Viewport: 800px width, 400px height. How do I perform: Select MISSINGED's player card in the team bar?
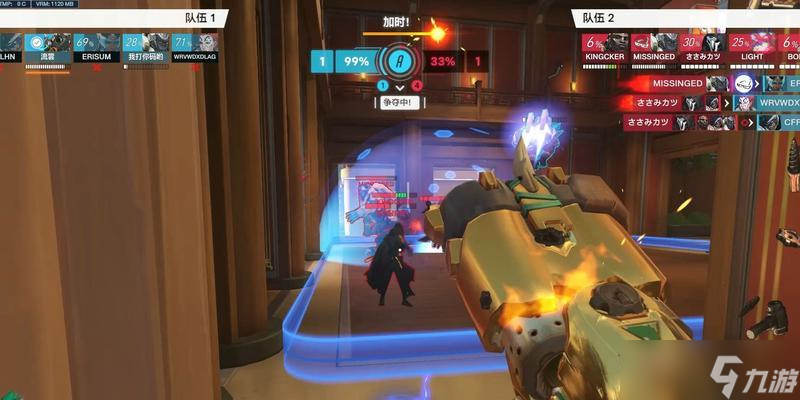[655, 47]
